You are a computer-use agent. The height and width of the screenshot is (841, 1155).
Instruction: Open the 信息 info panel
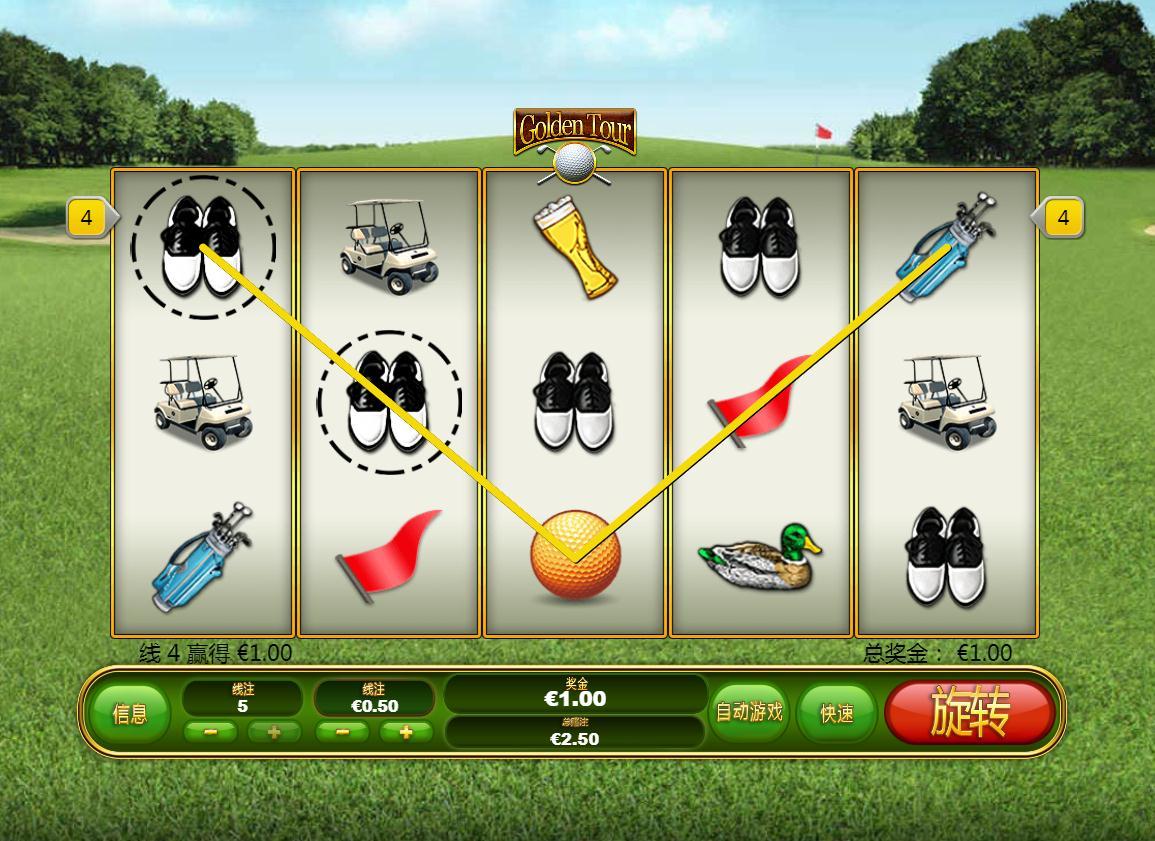point(129,713)
